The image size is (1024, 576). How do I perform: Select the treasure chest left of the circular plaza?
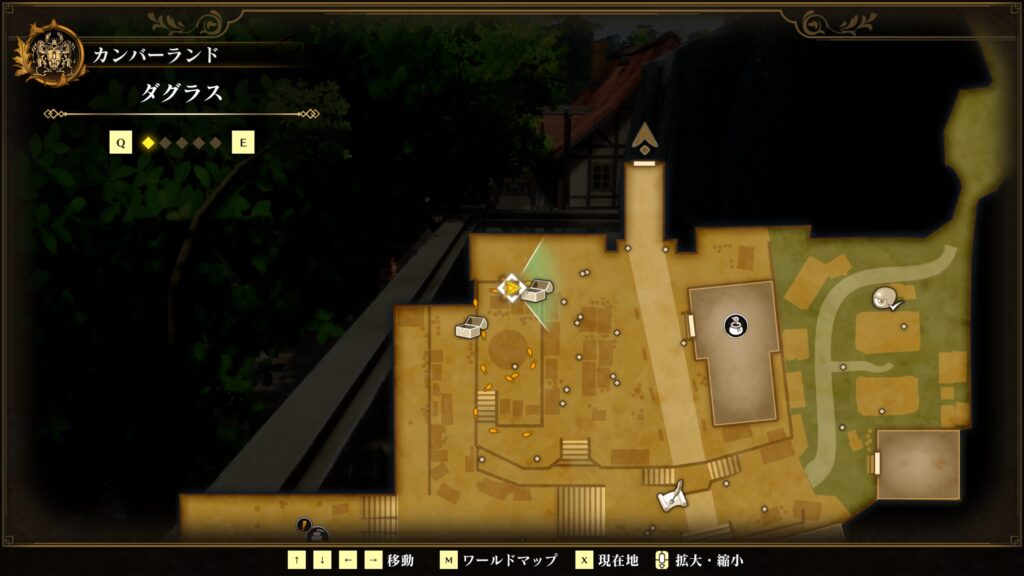coord(470,326)
